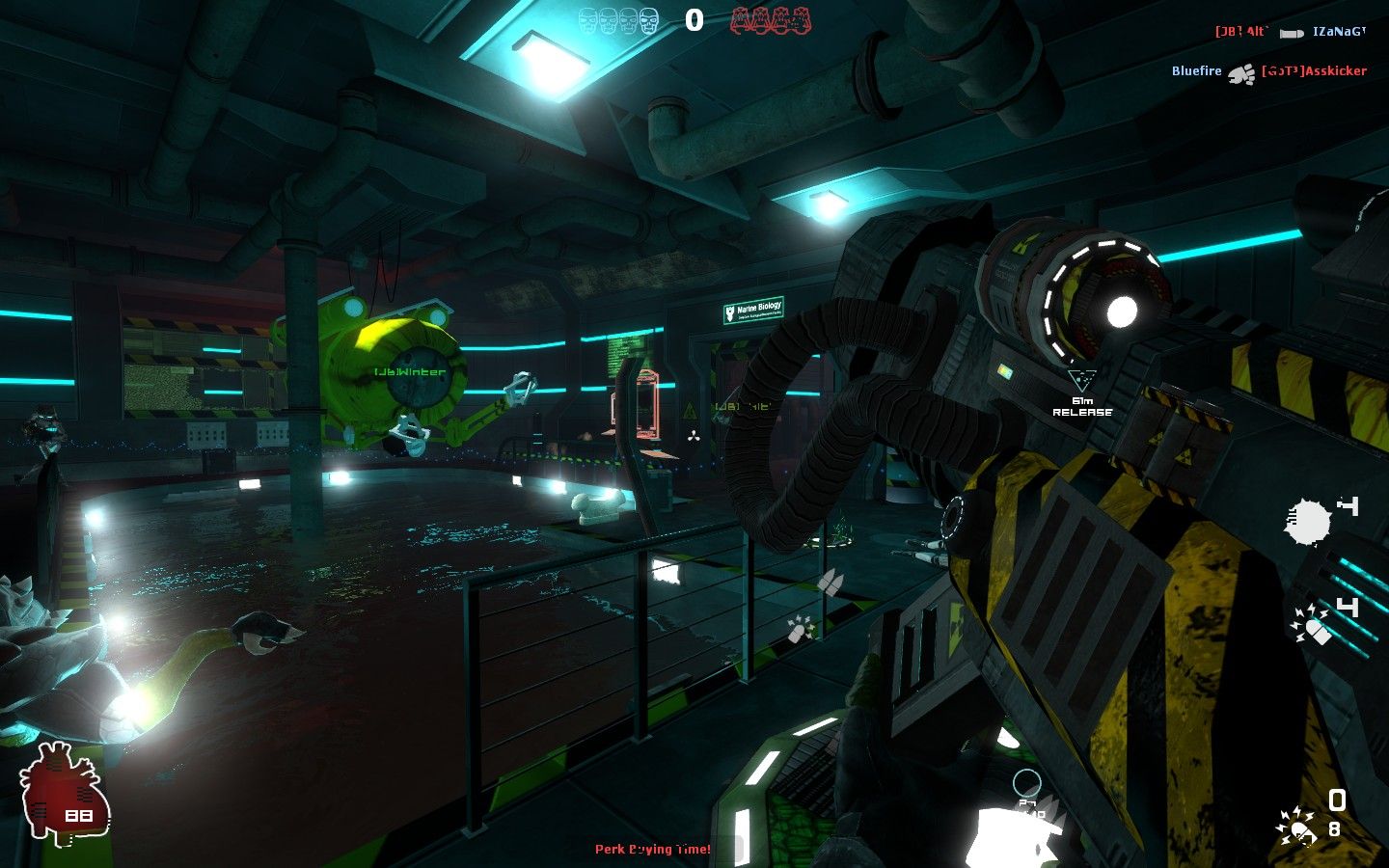Select the blue team skull row
Screen dimensions: 1389x868
point(618,20)
